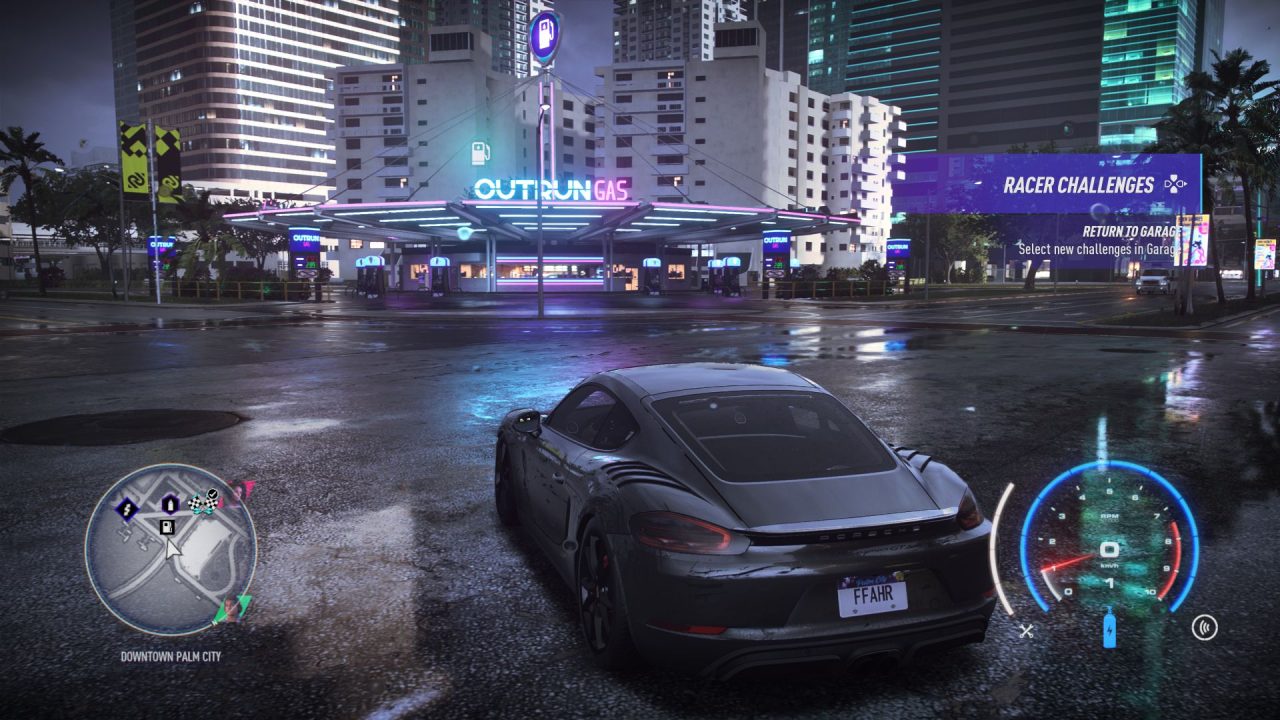Click the crossed wrenches repair icon

click(1026, 630)
